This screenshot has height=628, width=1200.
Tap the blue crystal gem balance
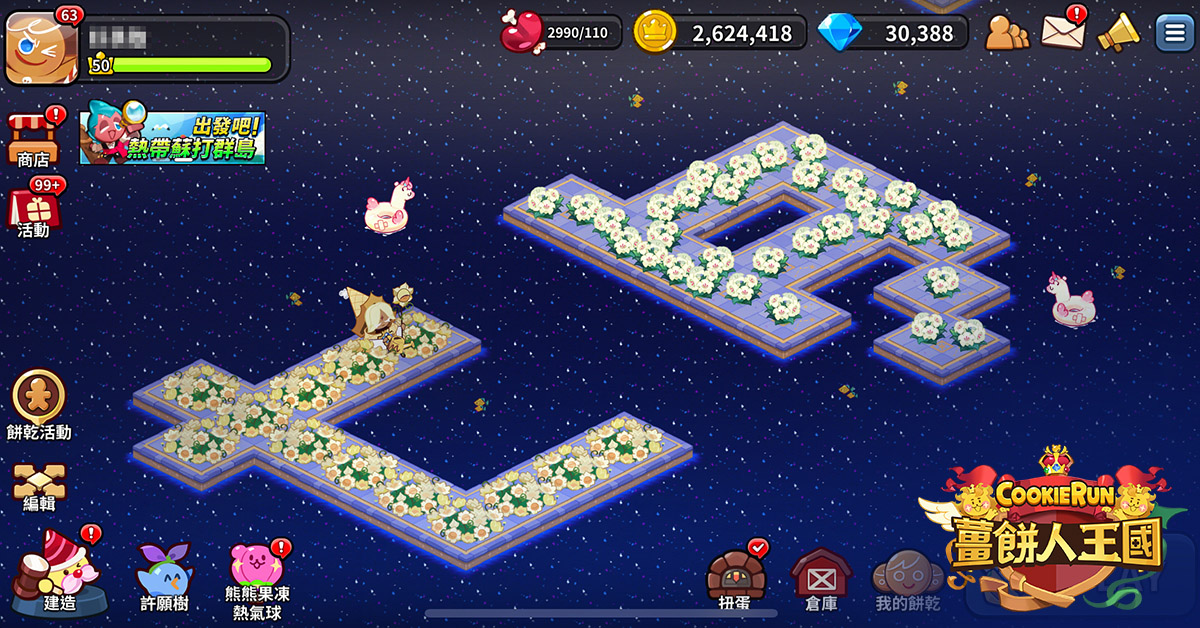[x=892, y=33]
